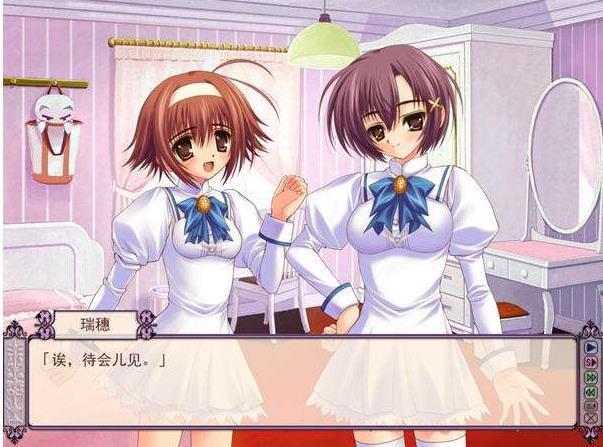Activate the blue play arrow button

590,347
